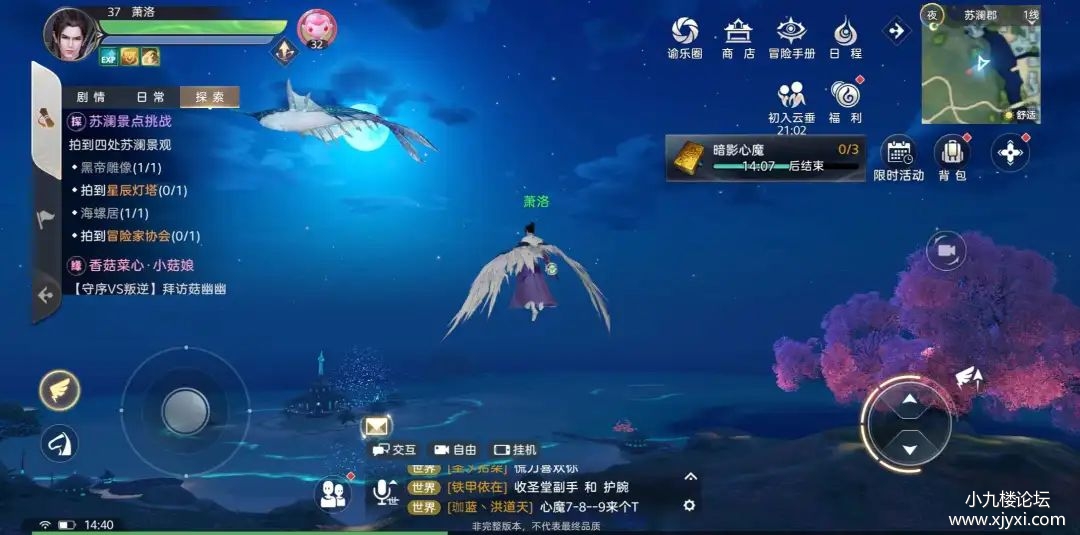This screenshot has width=1080, height=535.
Task: Select the 交互 interaction camera option
Action: [x=394, y=450]
